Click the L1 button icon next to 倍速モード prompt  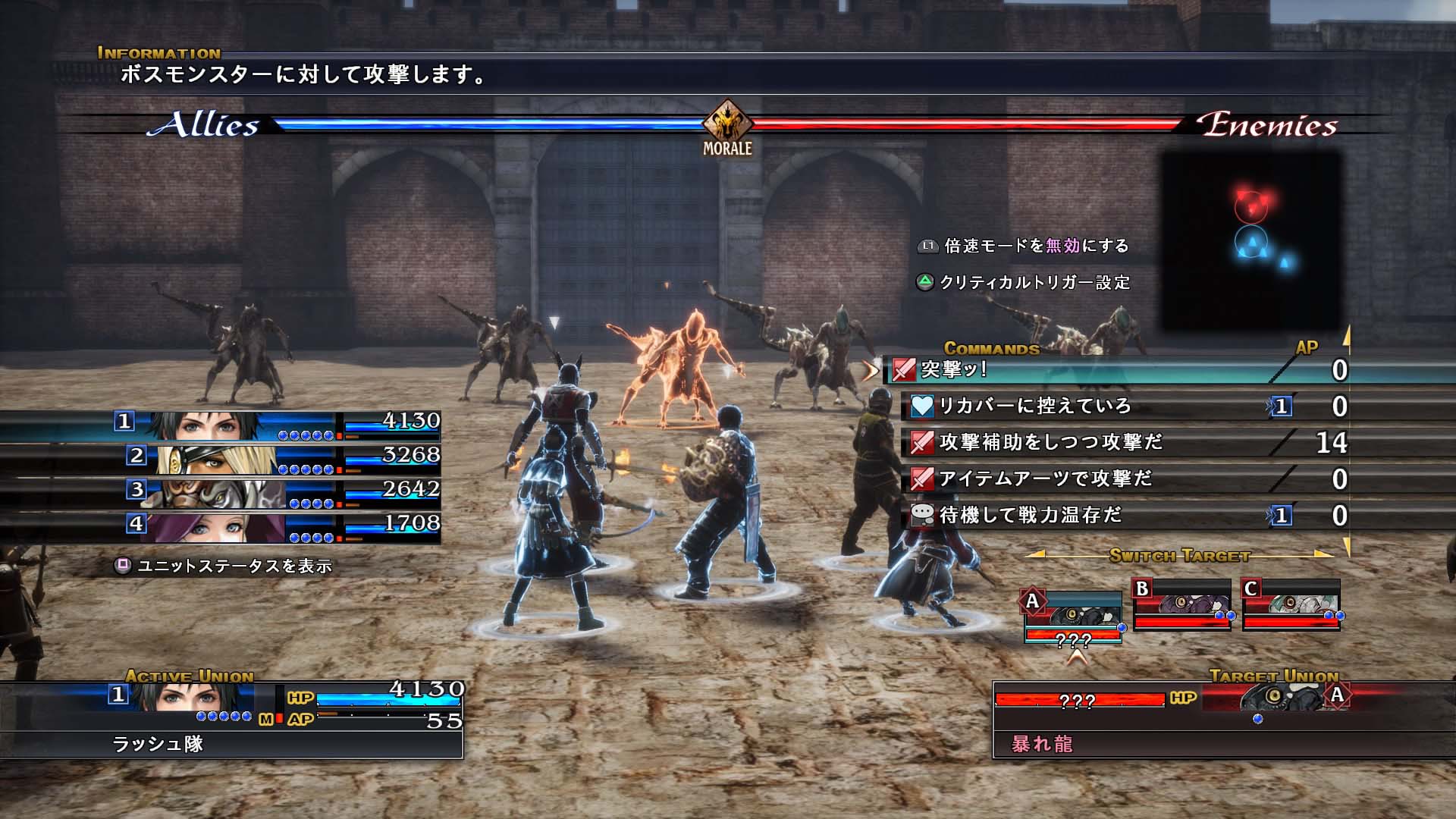coord(927,246)
